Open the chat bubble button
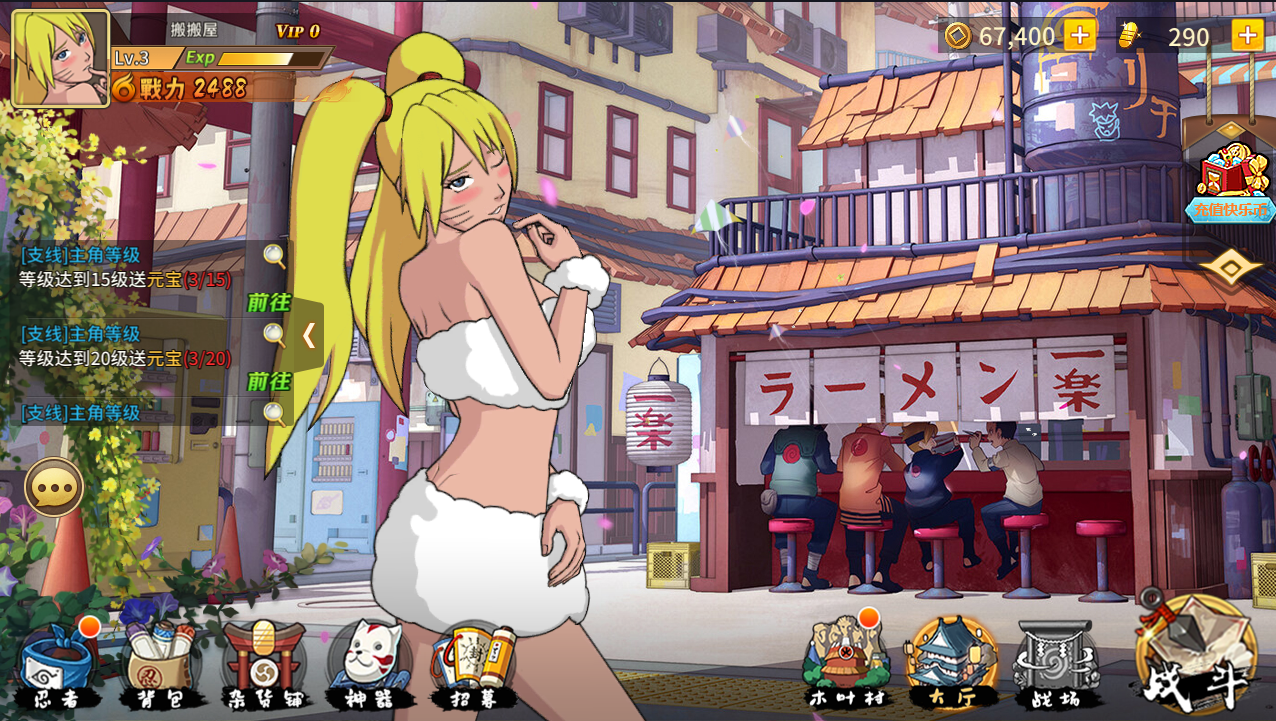This screenshot has width=1276, height=721. [54, 488]
